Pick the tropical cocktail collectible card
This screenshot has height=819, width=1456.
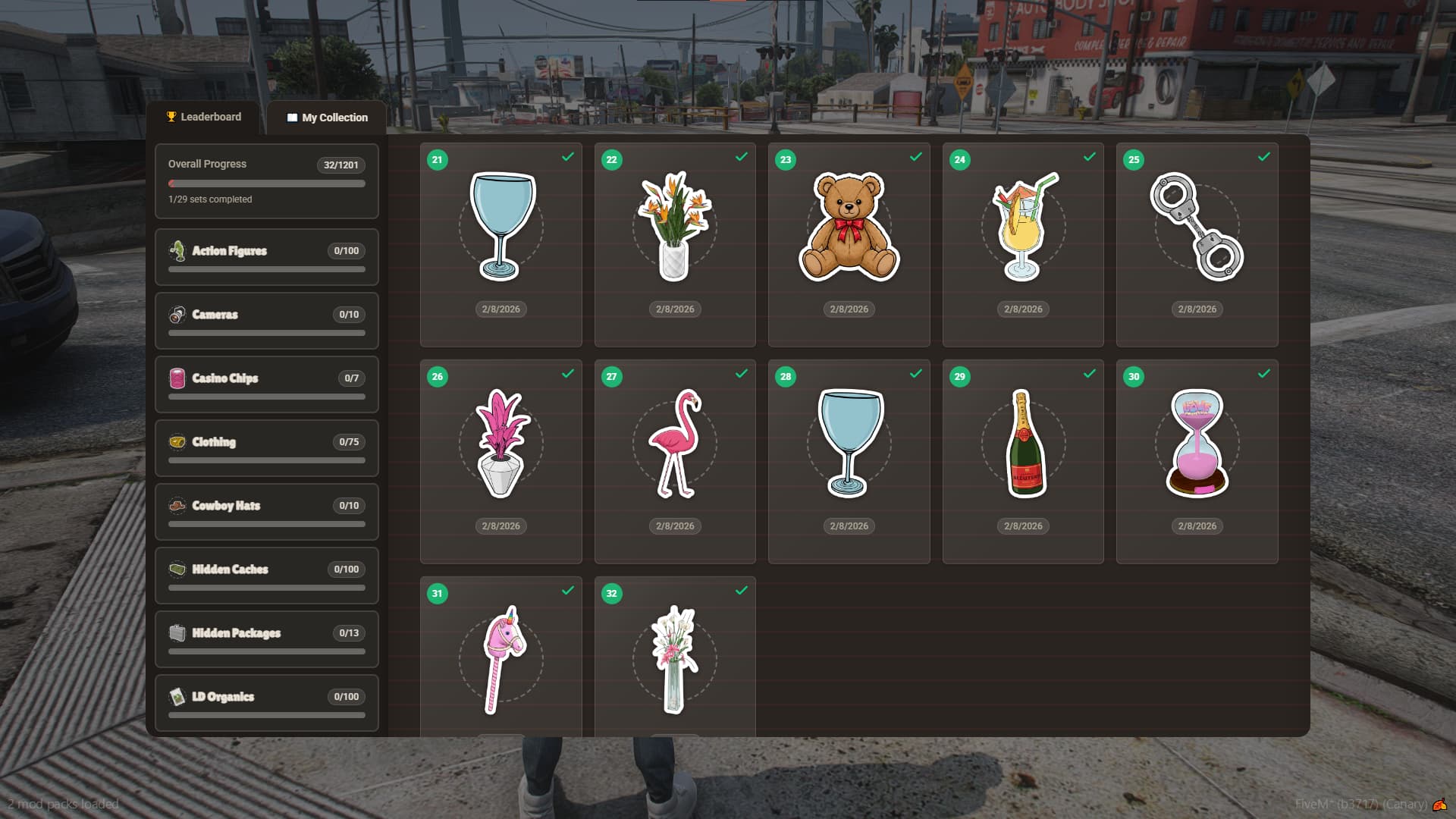pos(1023,244)
